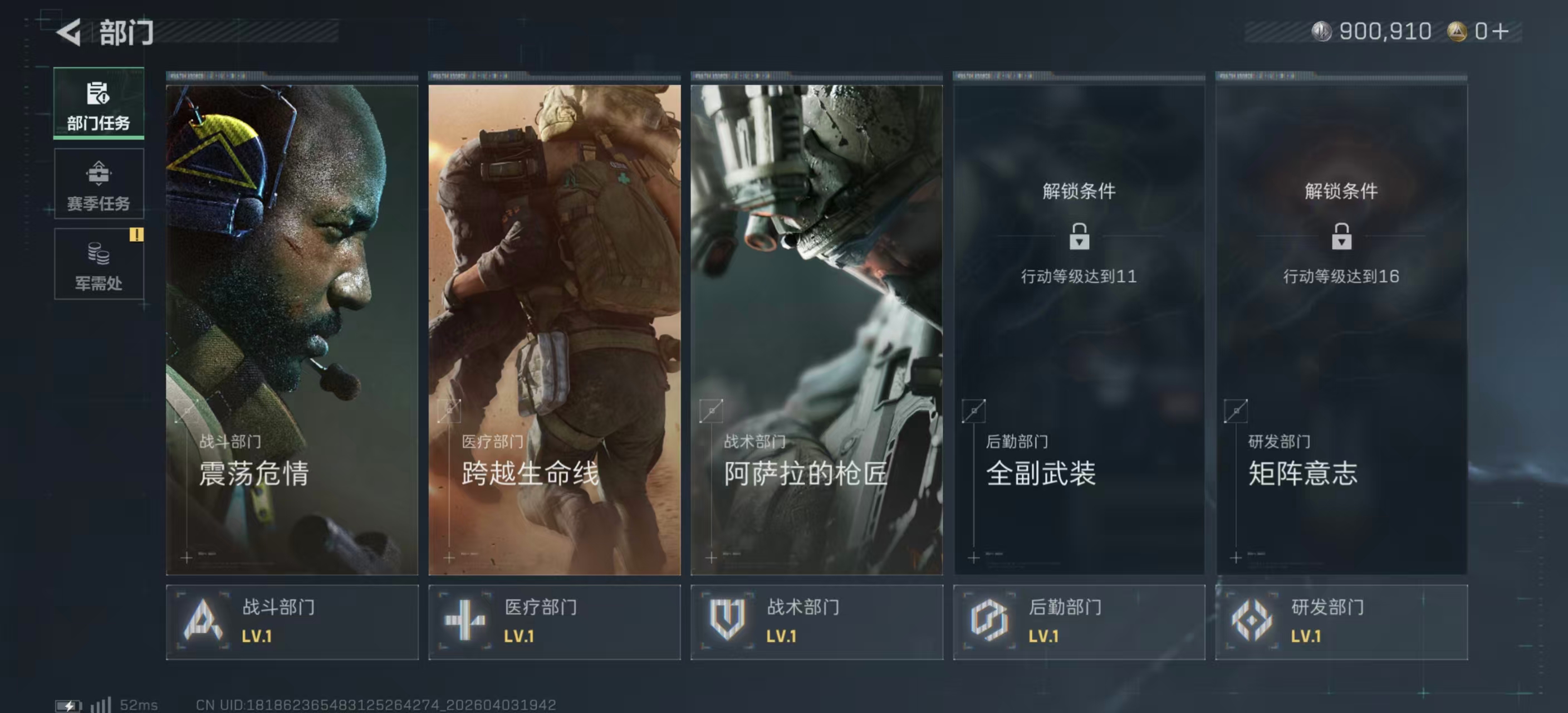Click the 医疗部门 medical cross icon
The image size is (1568, 713).
pos(465,620)
